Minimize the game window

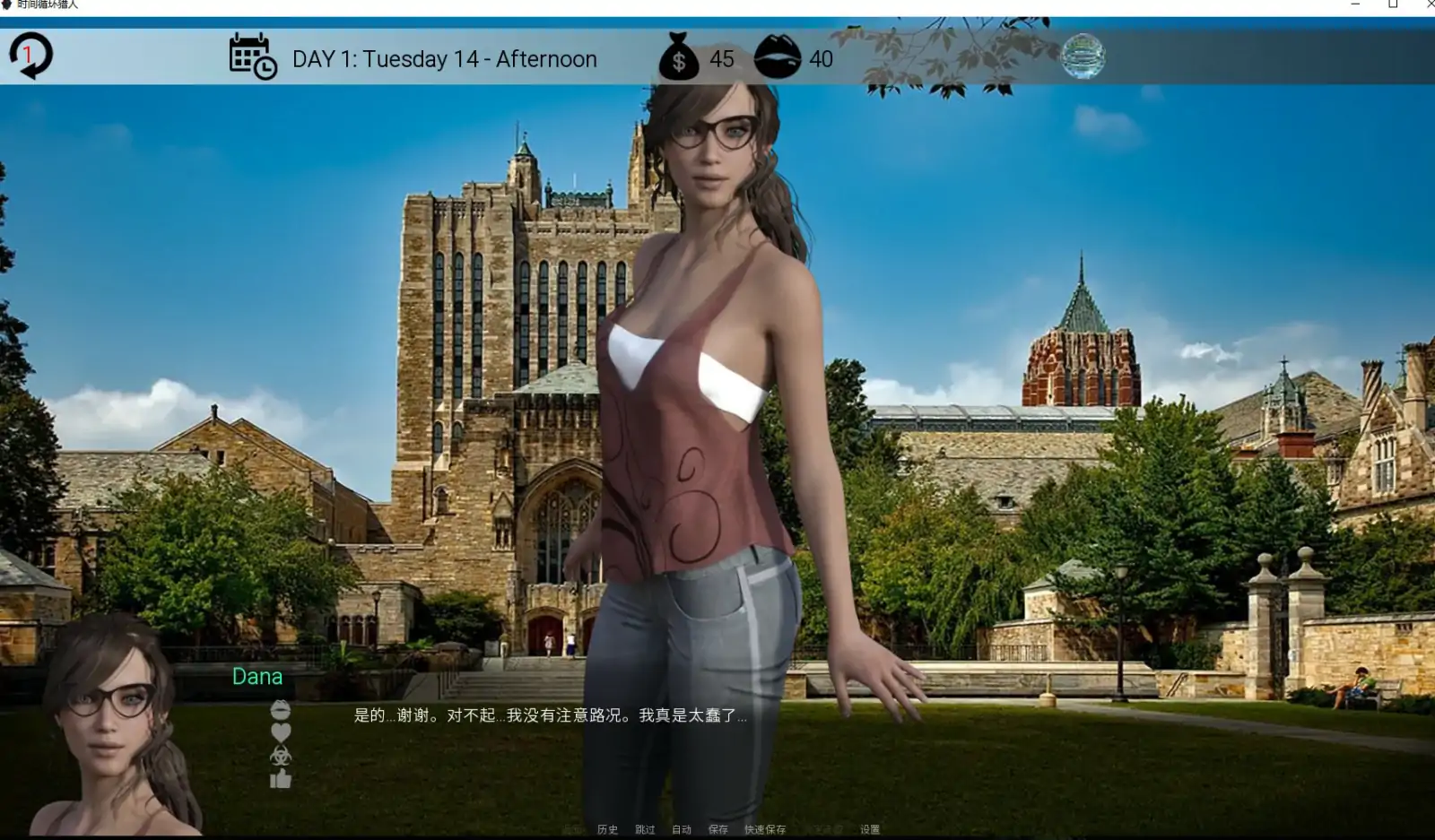[1355, 4]
